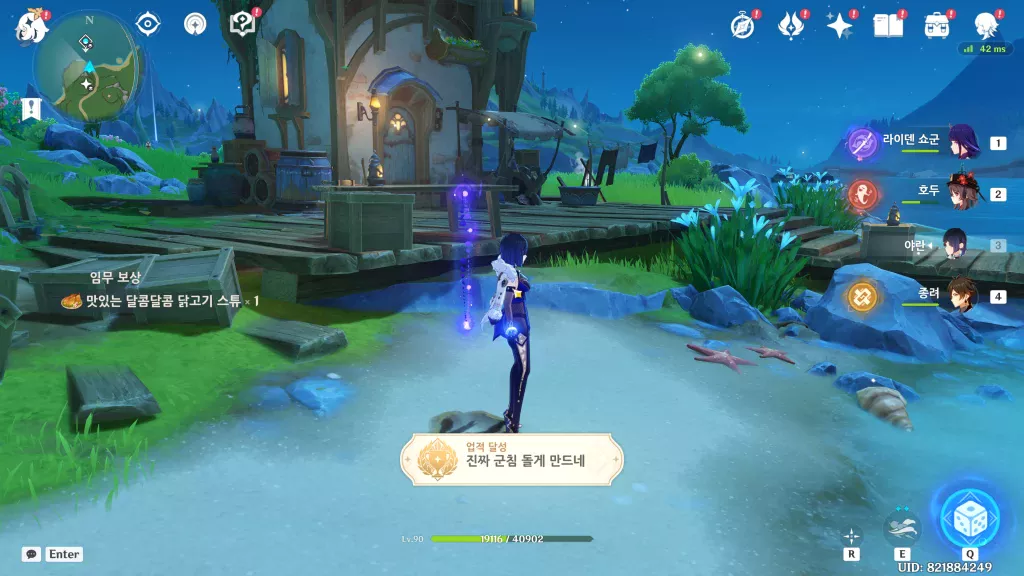This screenshot has width=1024, height=576.
Task: Use Yelan's Elemental Skill icon
Action: click(902, 525)
